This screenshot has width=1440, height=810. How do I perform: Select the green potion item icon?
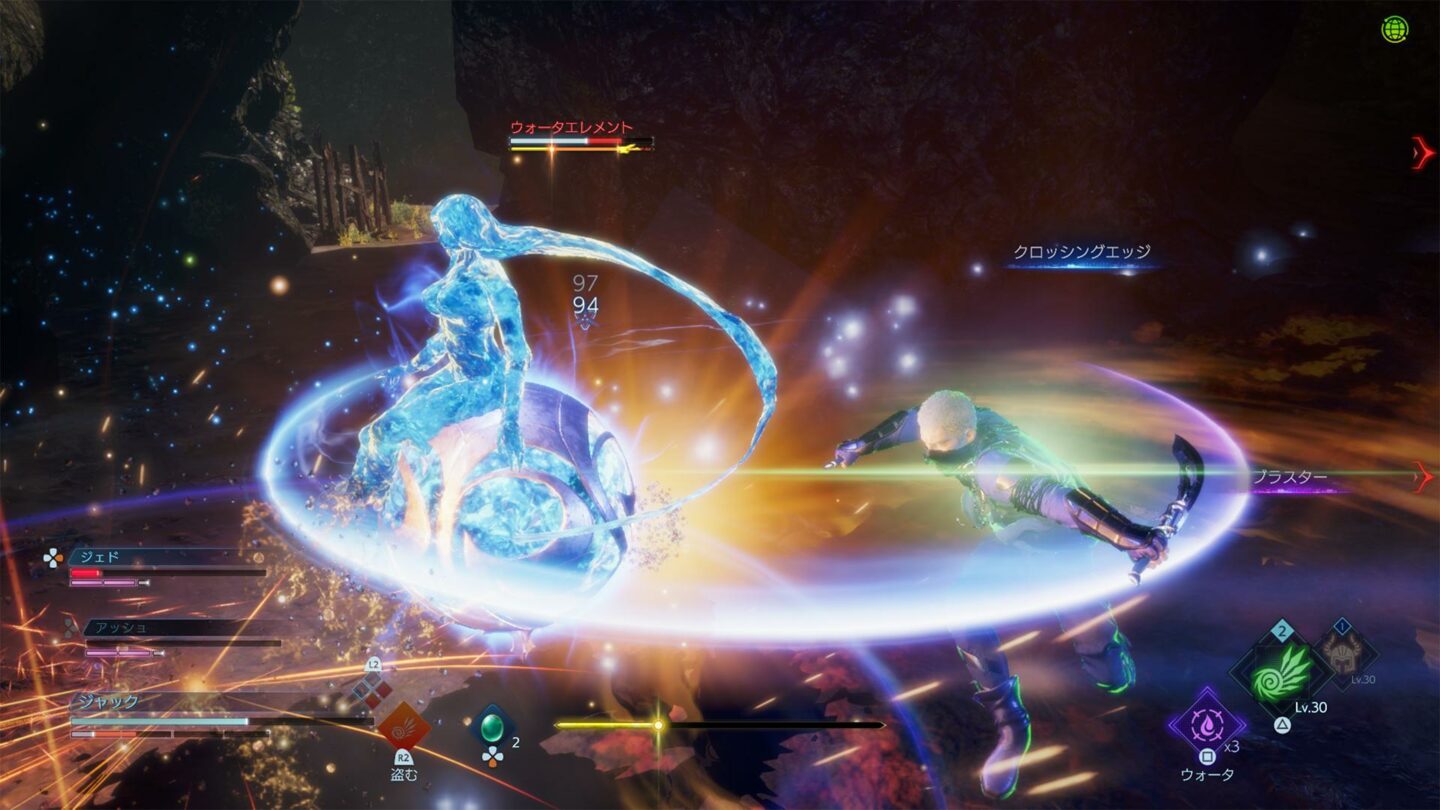pyautogui.click(x=492, y=727)
